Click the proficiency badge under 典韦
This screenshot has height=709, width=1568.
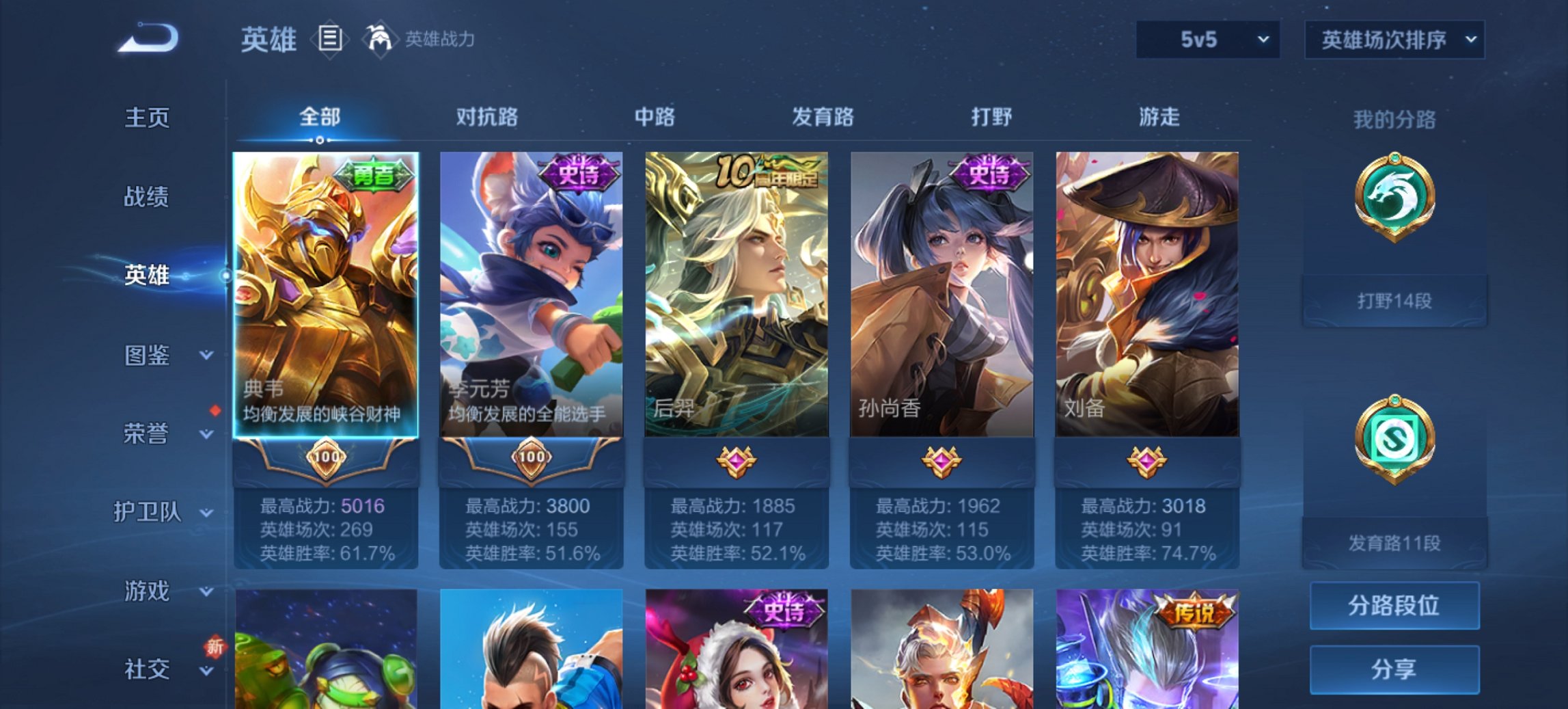(327, 459)
